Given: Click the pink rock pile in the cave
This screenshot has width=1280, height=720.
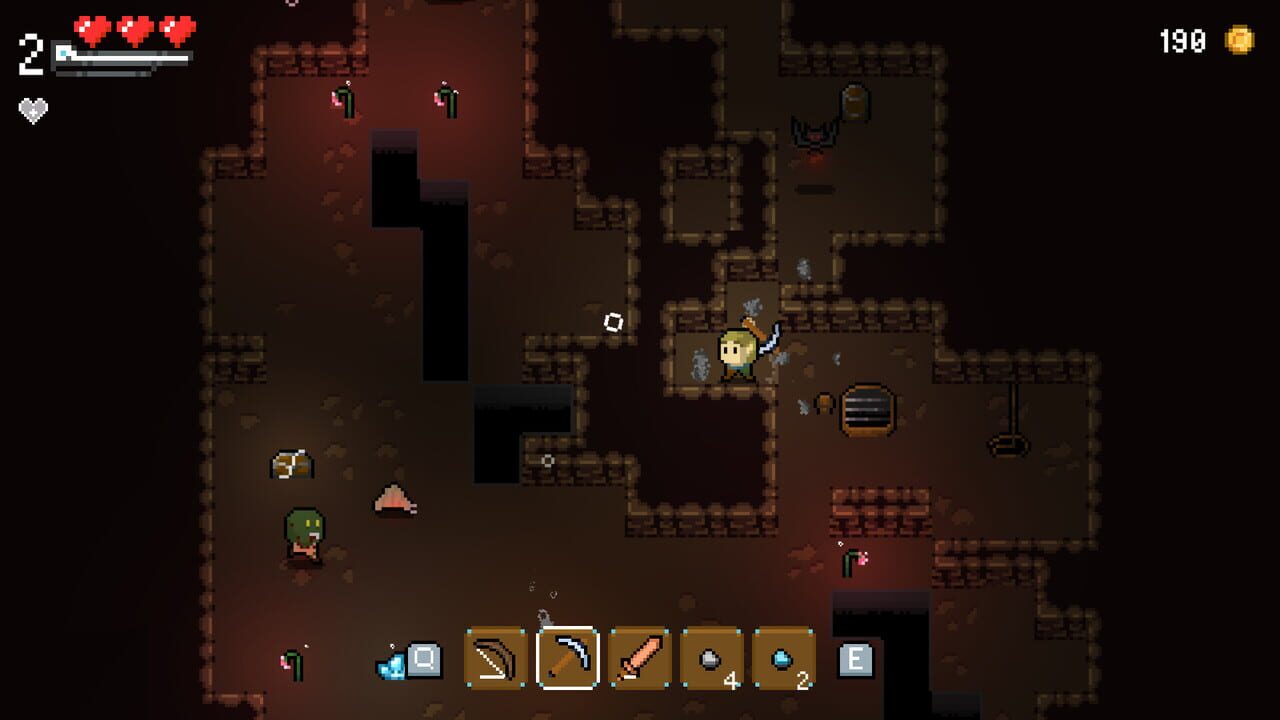Looking at the screenshot, I should 395,498.
